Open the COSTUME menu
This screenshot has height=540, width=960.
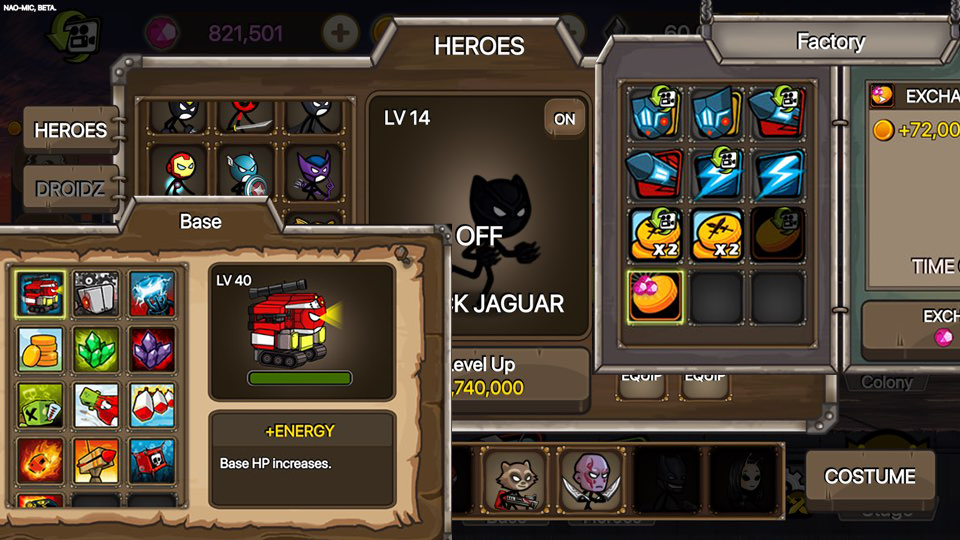[870, 477]
